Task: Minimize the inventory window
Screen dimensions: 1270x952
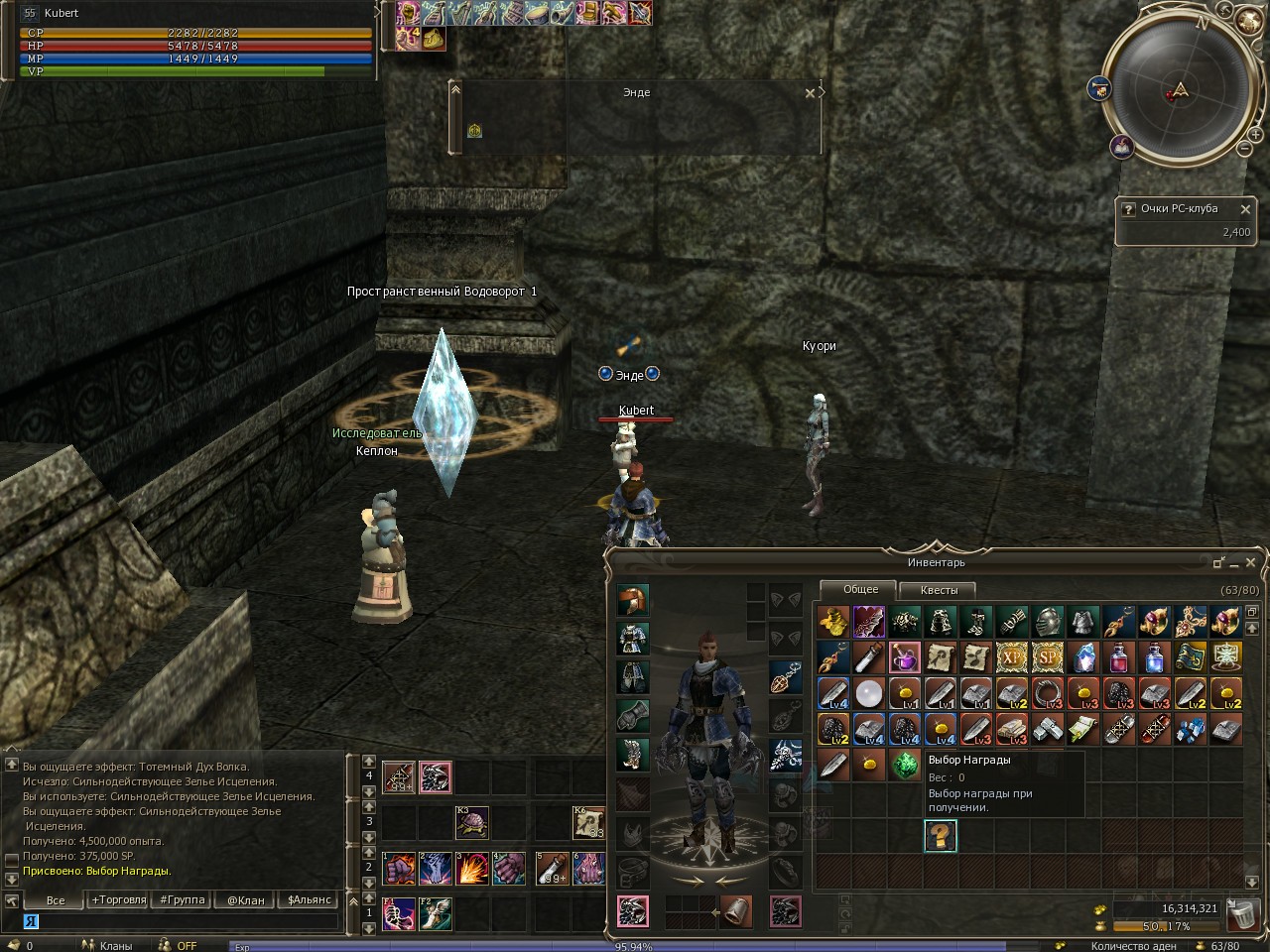Action: 1219,562
